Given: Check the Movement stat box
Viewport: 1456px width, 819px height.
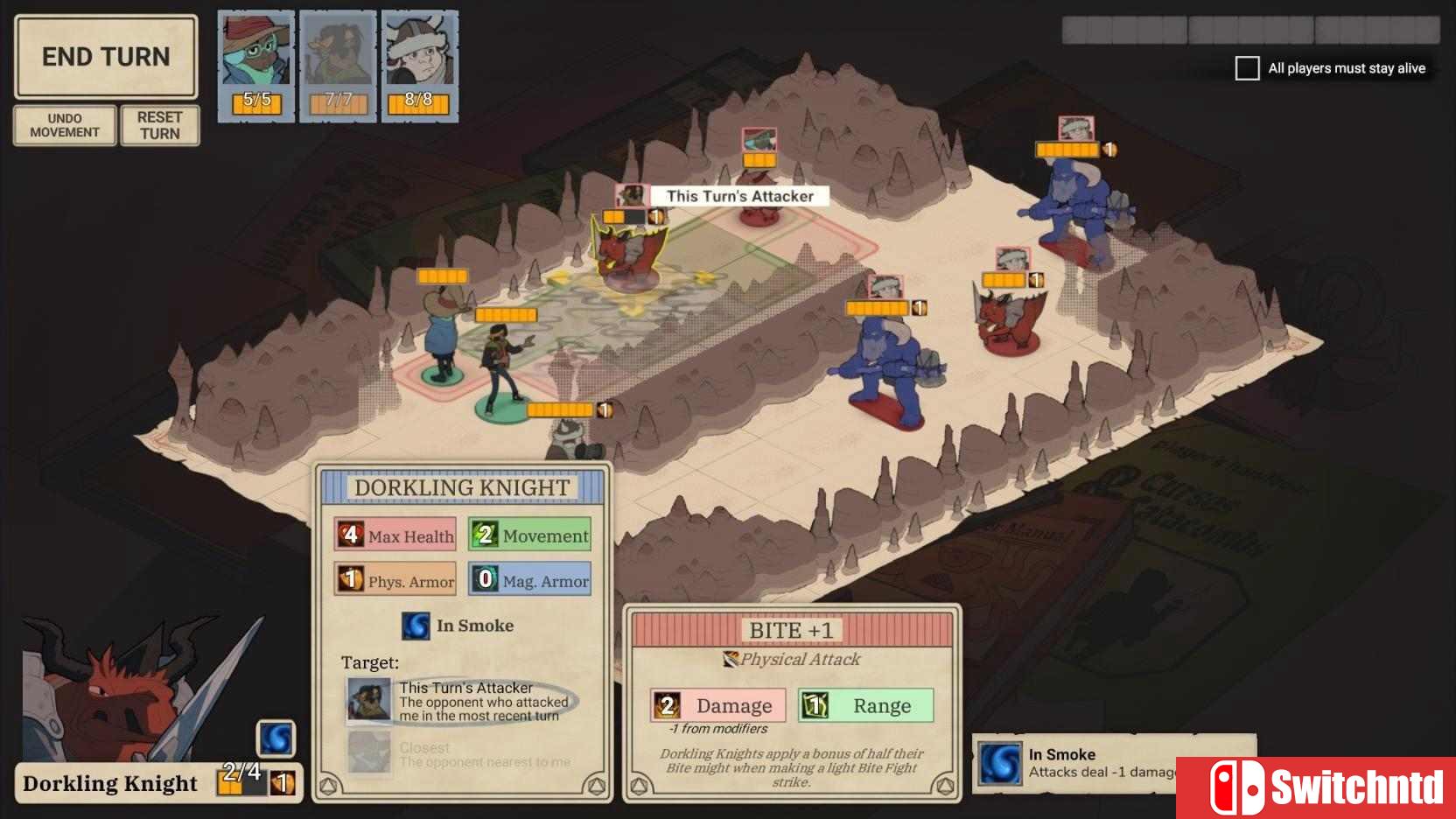Looking at the screenshot, I should (x=530, y=535).
